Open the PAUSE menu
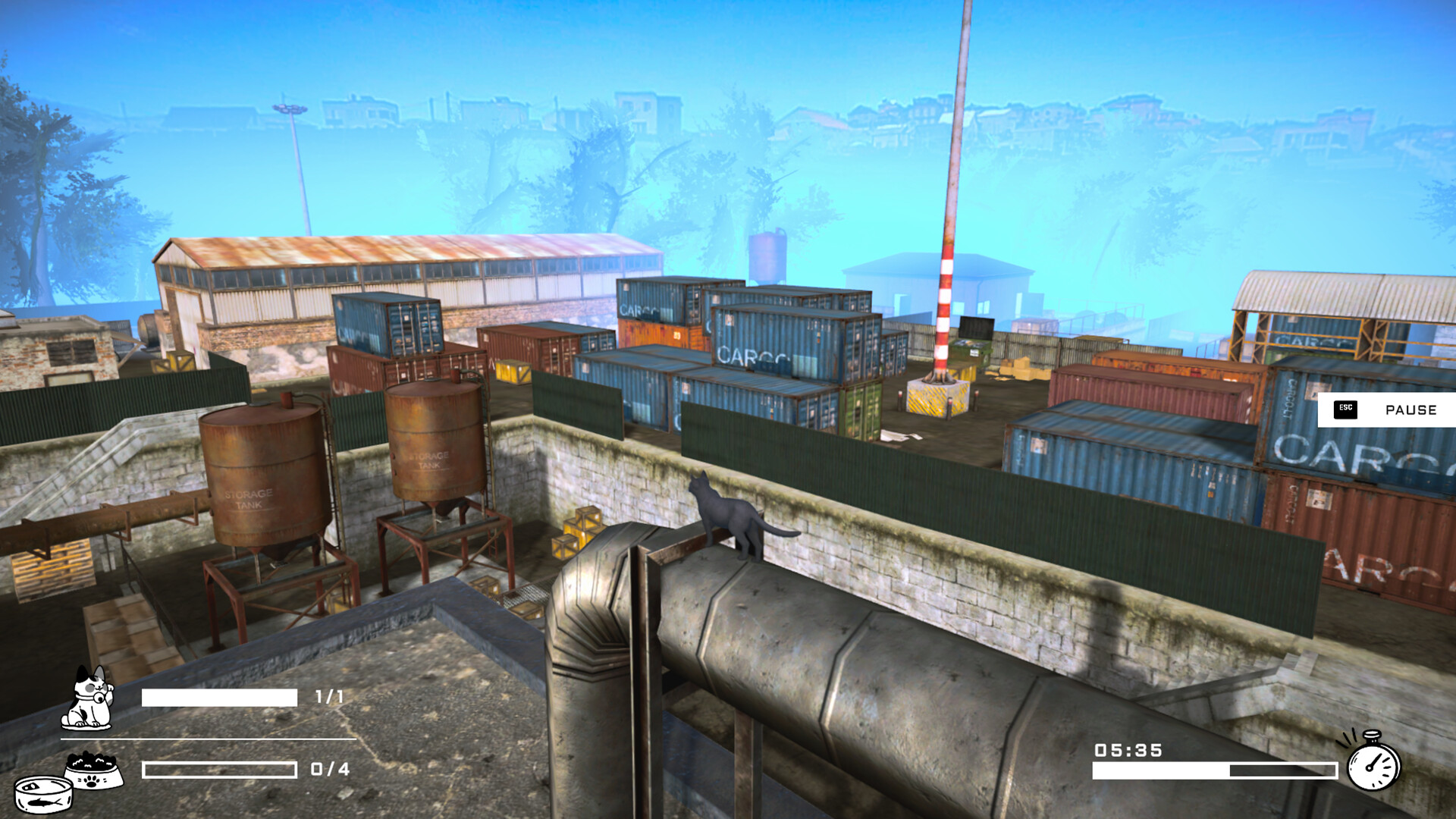Image resolution: width=1456 pixels, height=819 pixels. coord(1412,410)
